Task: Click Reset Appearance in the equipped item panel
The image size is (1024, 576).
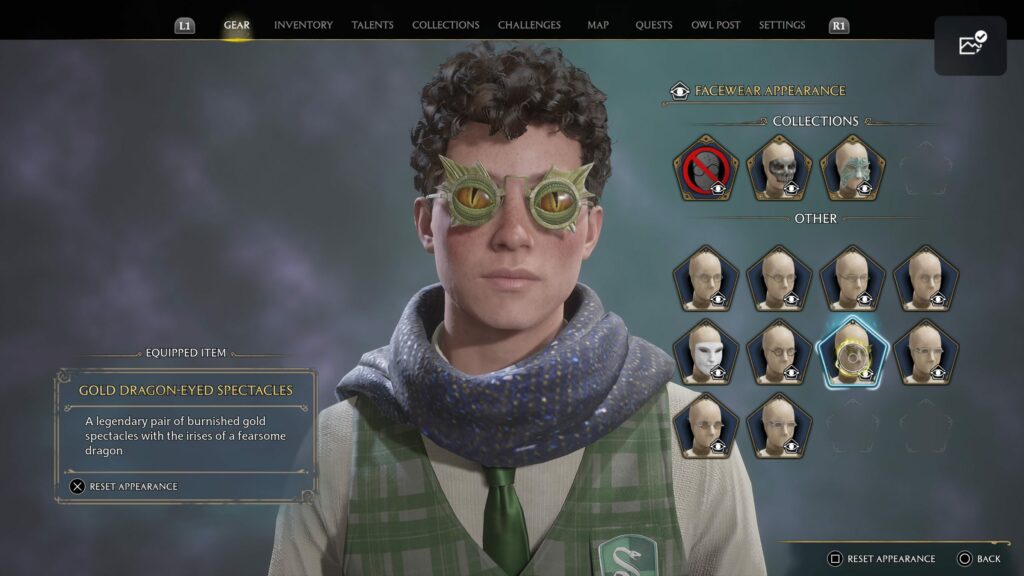Action: coord(124,487)
